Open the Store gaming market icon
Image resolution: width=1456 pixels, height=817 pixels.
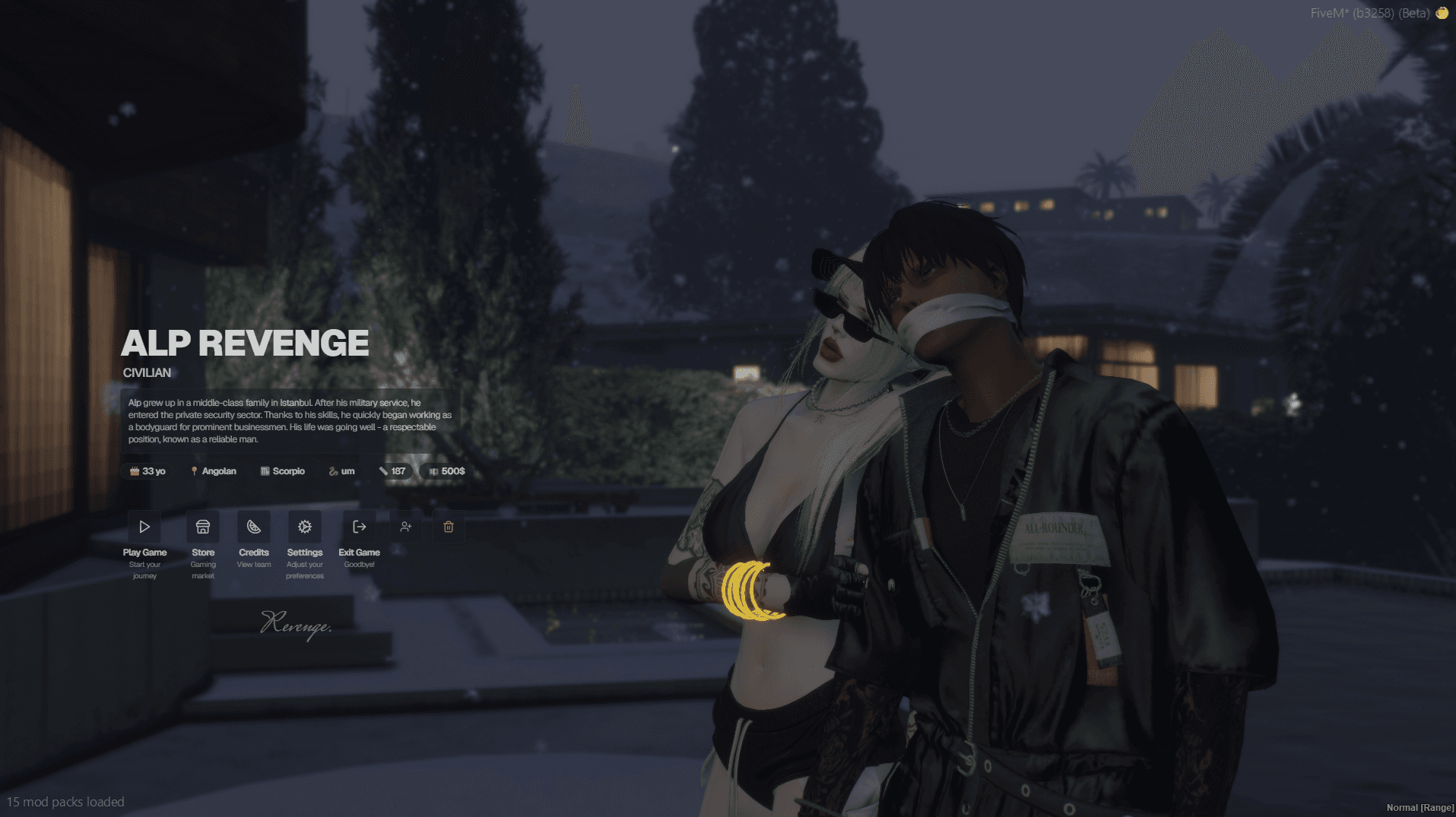[202, 526]
